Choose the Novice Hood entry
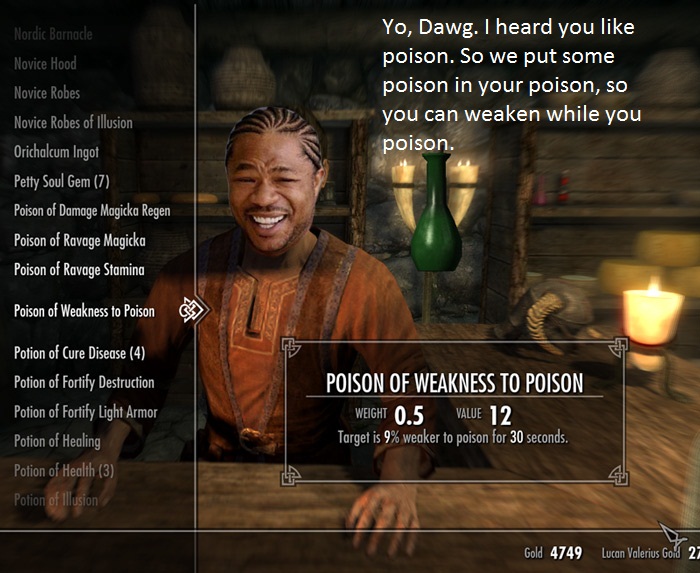Screen dimensions: 700x573 click(x=45, y=63)
